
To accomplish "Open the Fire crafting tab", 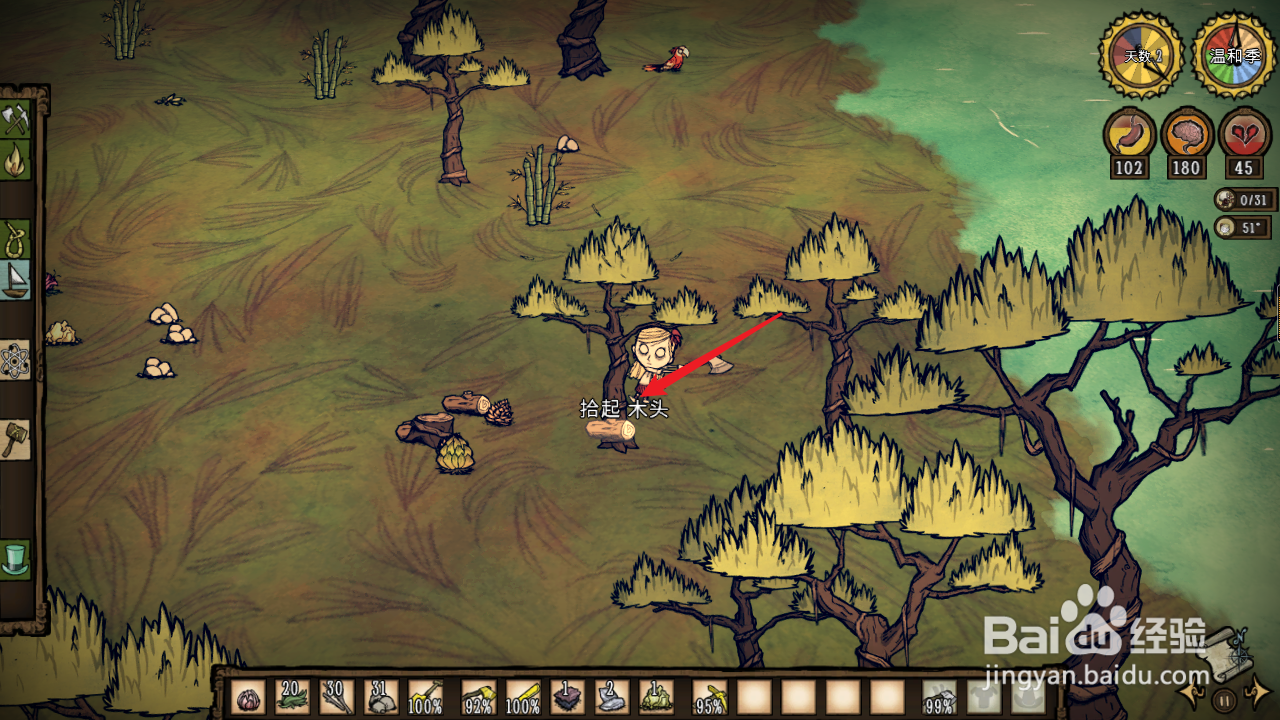I will click(15, 161).
